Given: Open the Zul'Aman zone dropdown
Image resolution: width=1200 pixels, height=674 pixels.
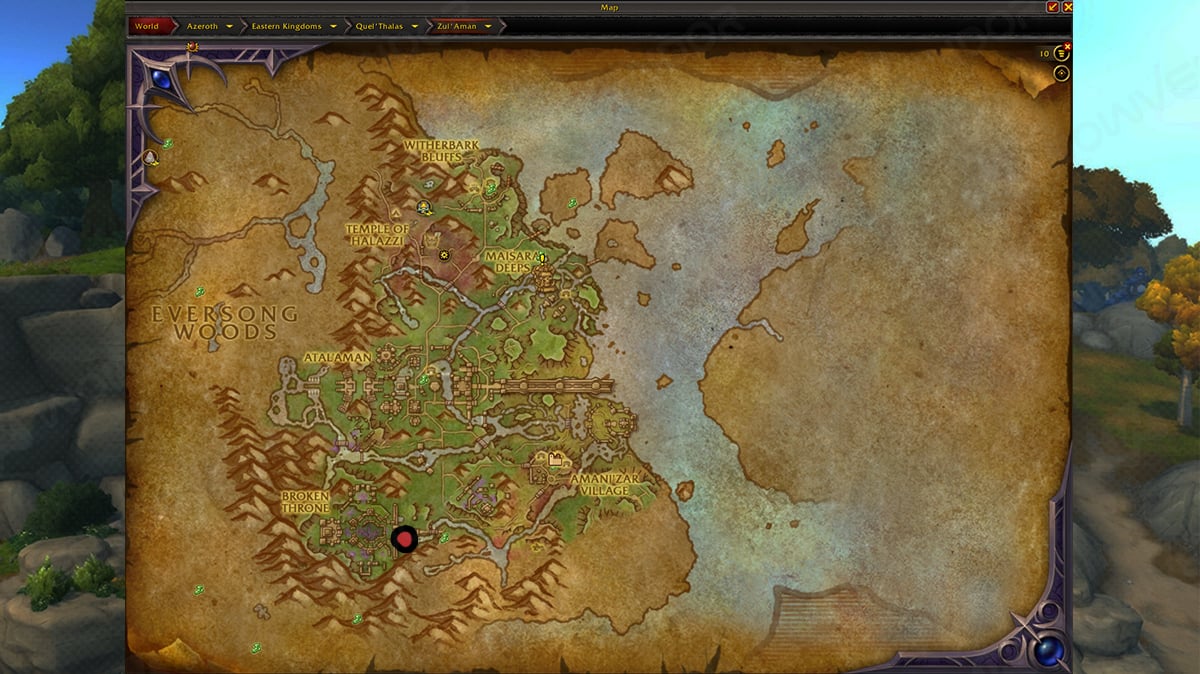Looking at the screenshot, I should click(x=488, y=26).
